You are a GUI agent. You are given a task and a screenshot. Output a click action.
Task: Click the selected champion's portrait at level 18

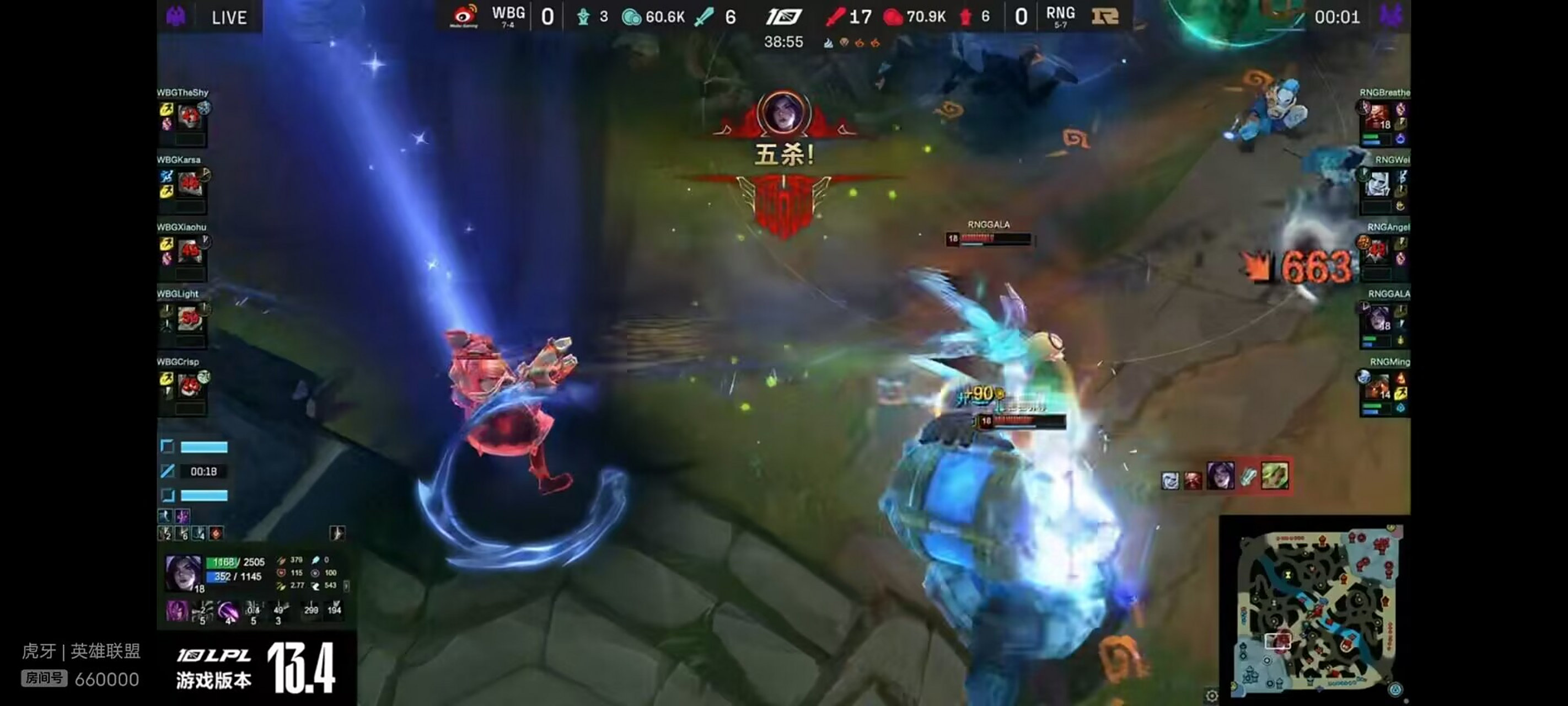182,572
